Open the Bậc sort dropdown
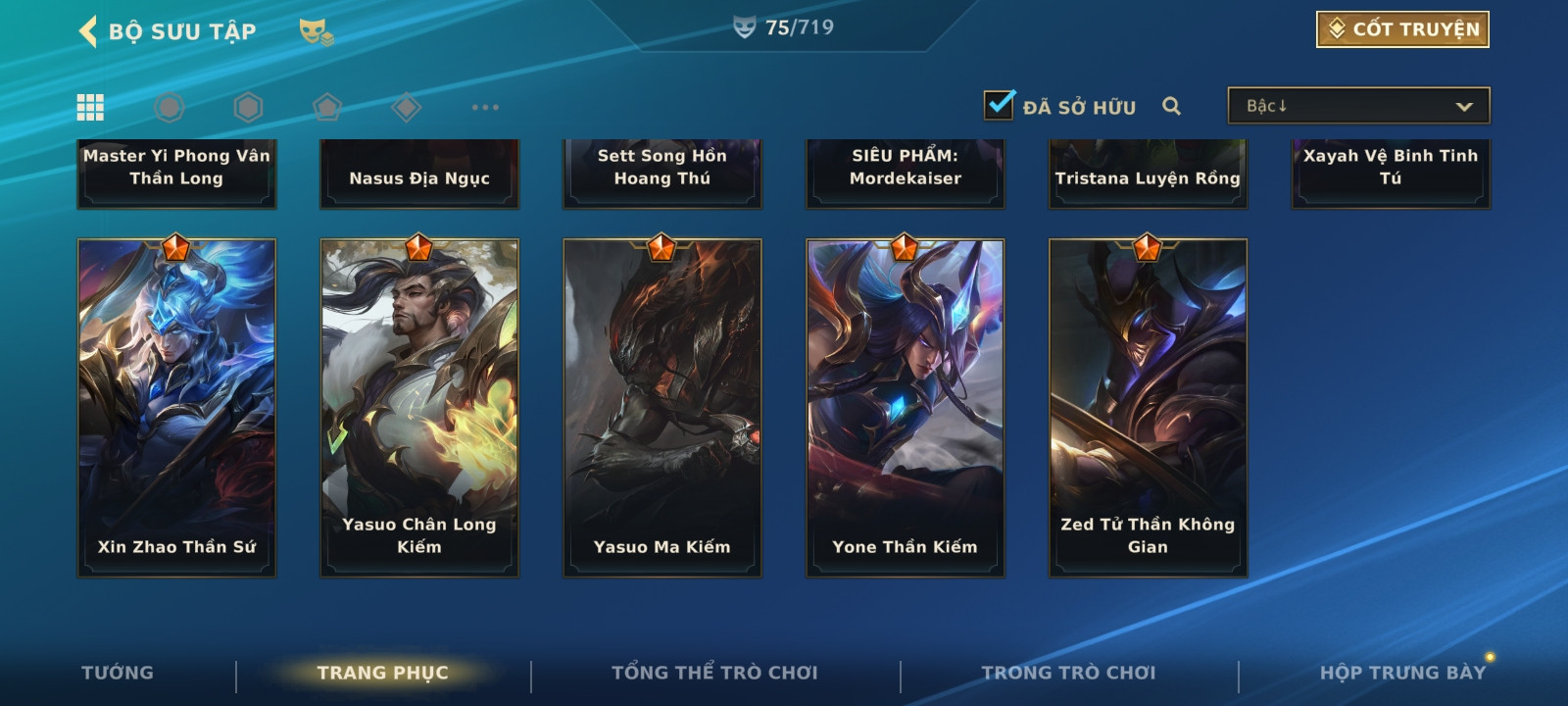 tap(1358, 106)
